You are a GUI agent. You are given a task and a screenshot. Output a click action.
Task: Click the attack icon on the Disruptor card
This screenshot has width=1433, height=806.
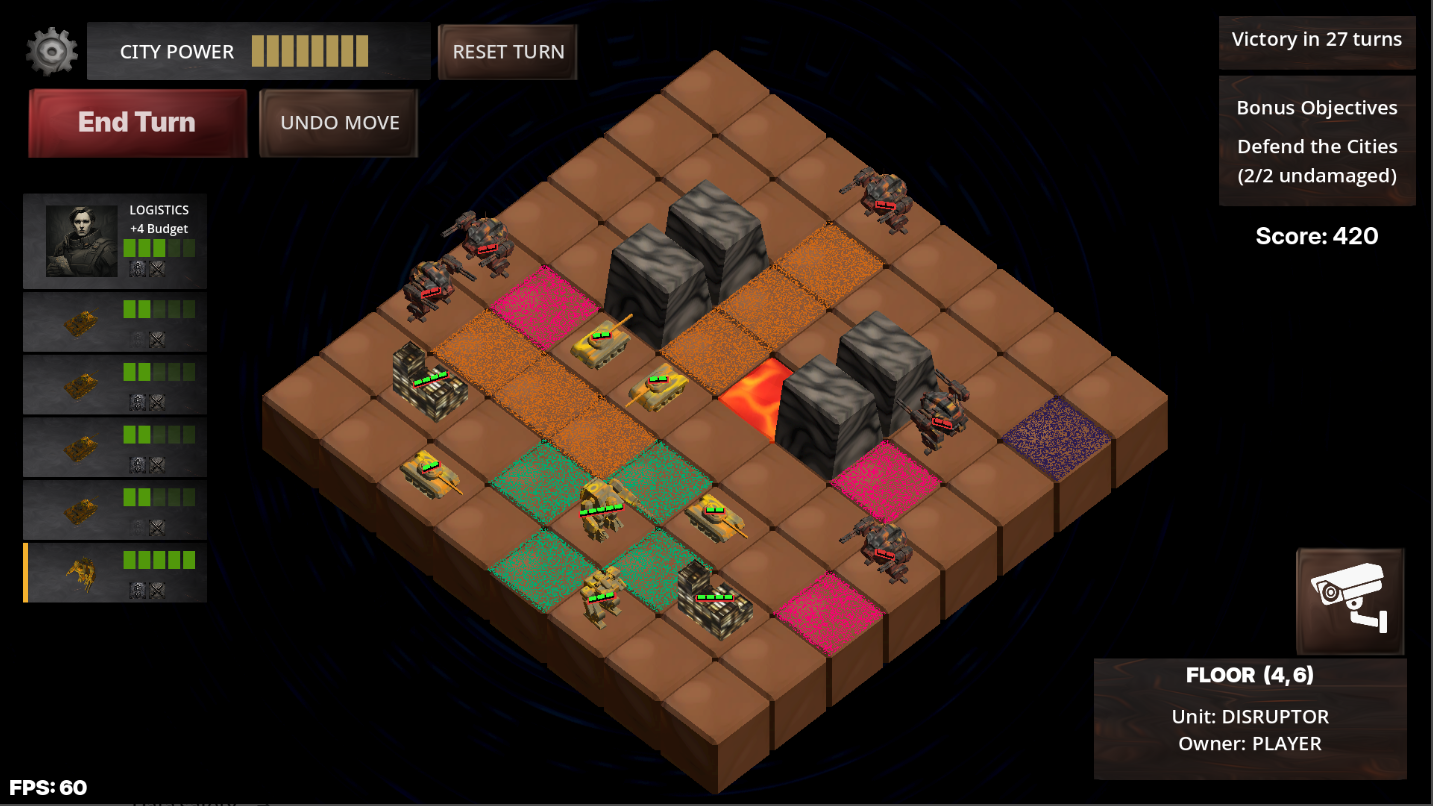pos(156,591)
